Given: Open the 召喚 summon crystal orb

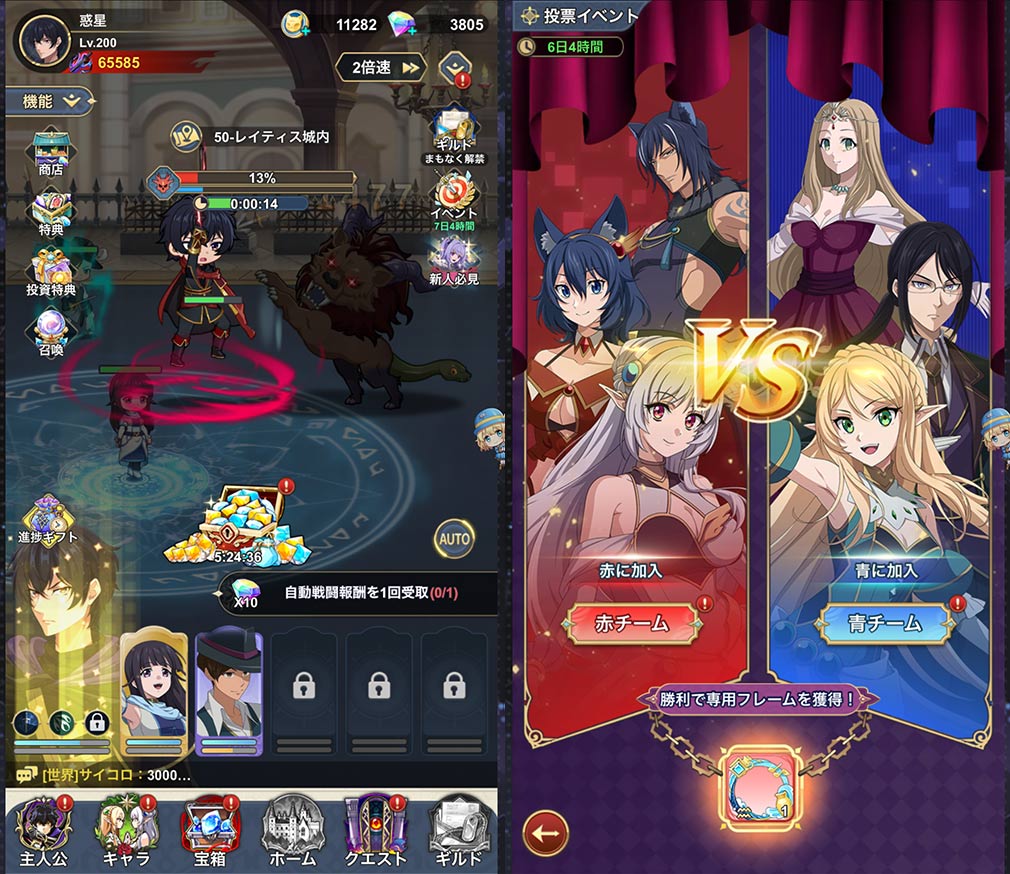Looking at the screenshot, I should pos(50,330).
